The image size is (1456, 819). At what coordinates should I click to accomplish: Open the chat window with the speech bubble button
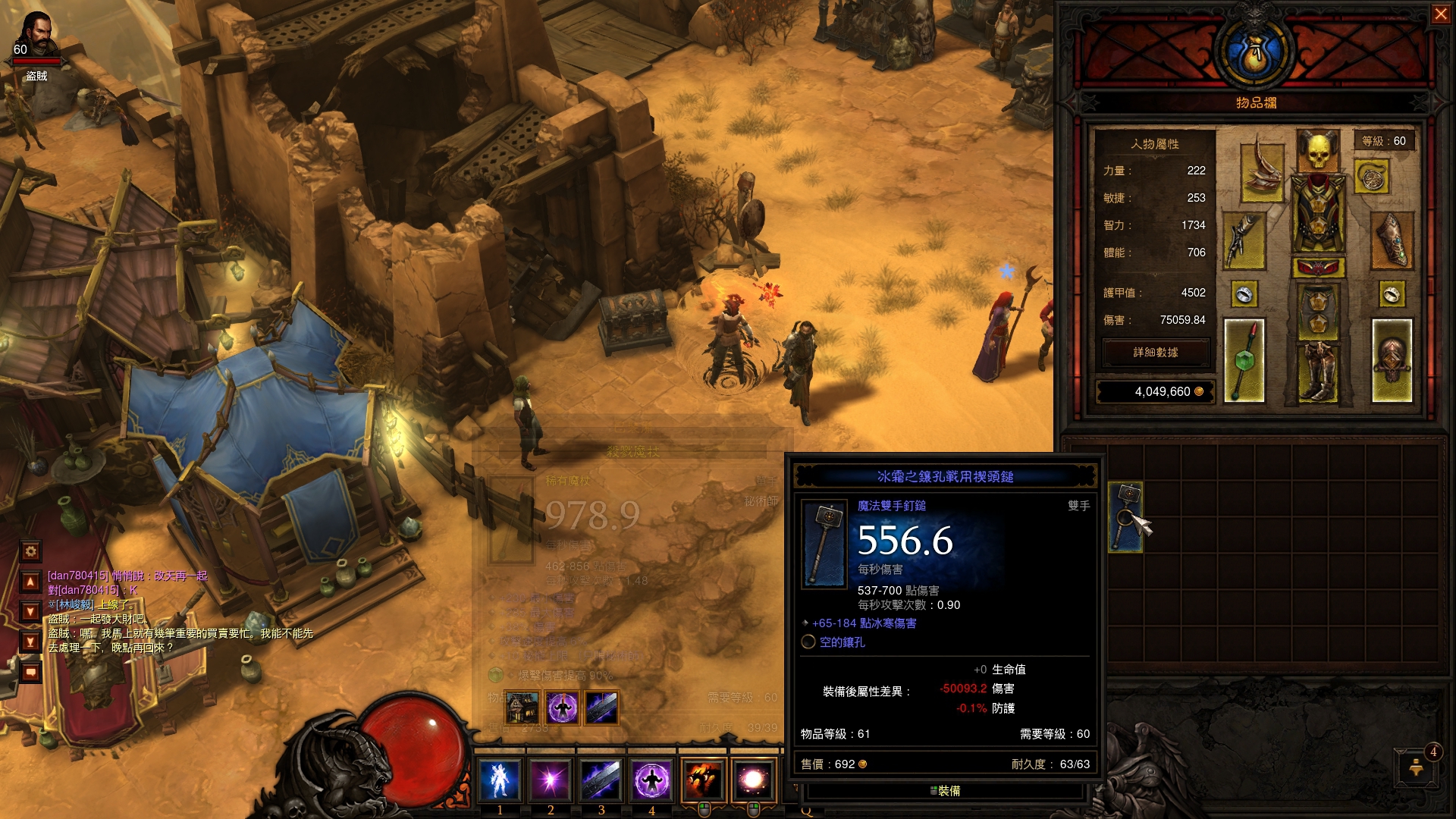tap(31, 672)
